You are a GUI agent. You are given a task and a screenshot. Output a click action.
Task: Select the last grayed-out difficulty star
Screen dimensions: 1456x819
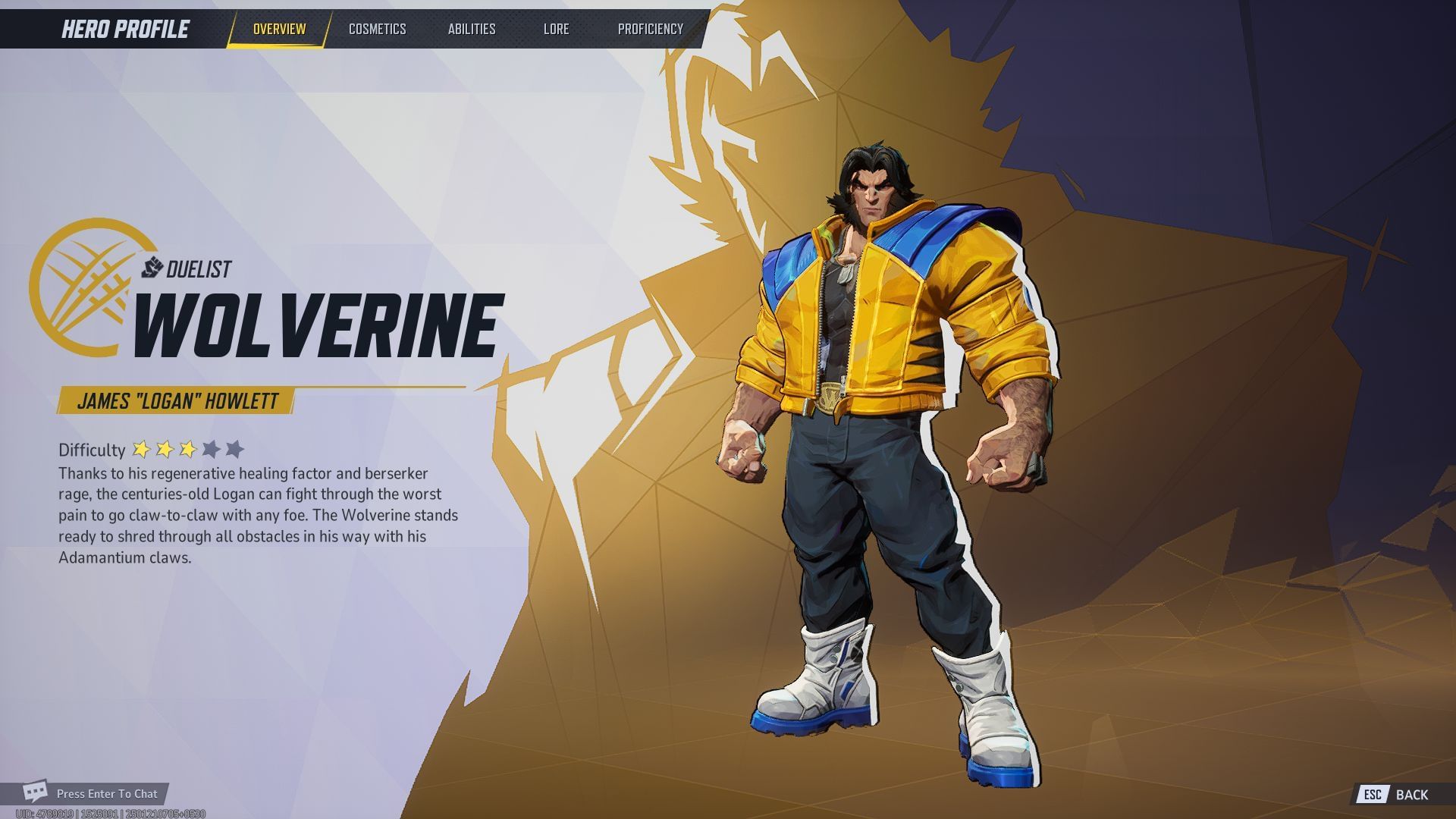pyautogui.click(x=235, y=449)
